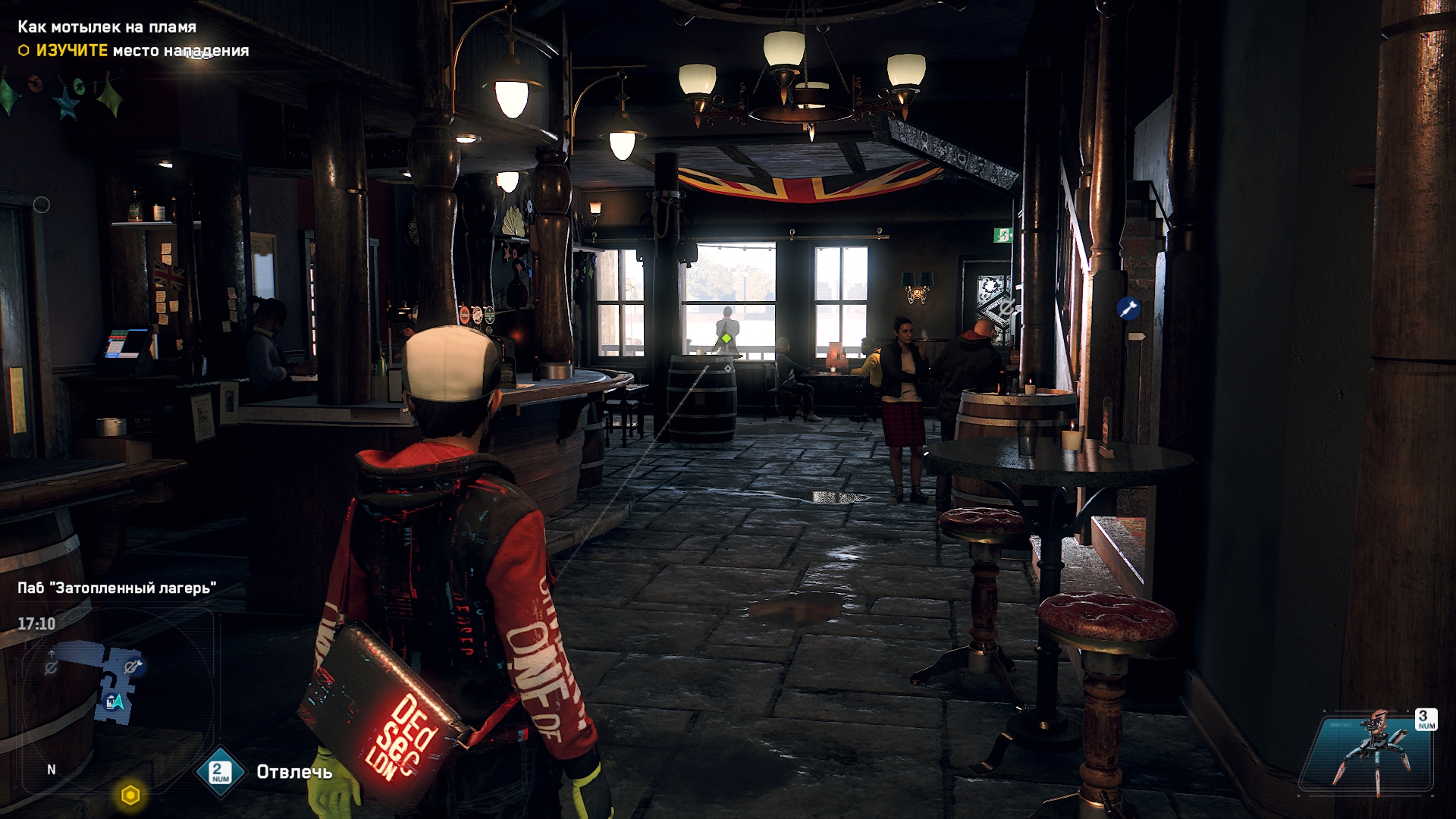The height and width of the screenshot is (819, 1456).
Task: Select the blue wrench marker icon
Action: 1128,309
